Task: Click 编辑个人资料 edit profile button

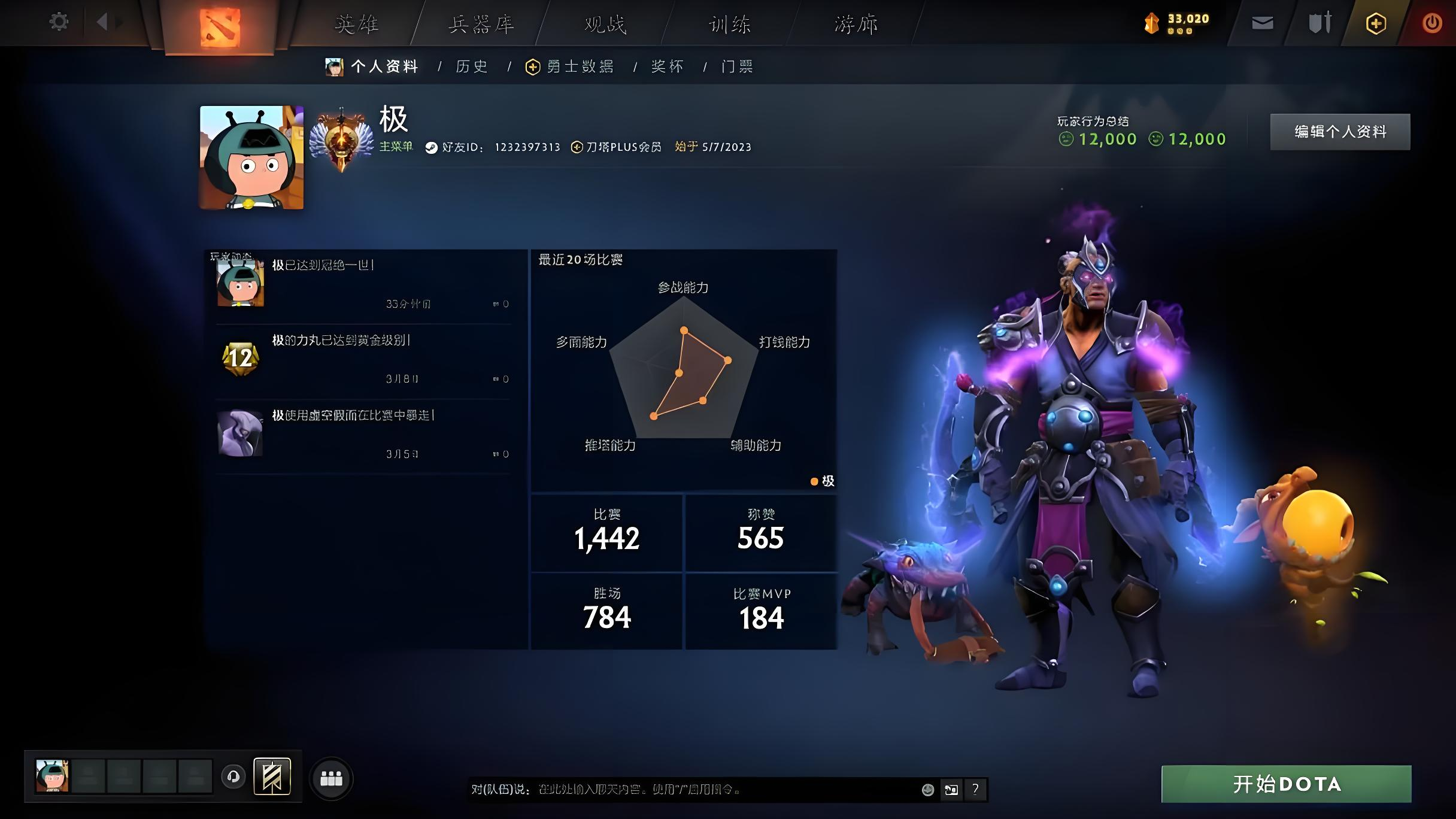Action: coord(1340,132)
